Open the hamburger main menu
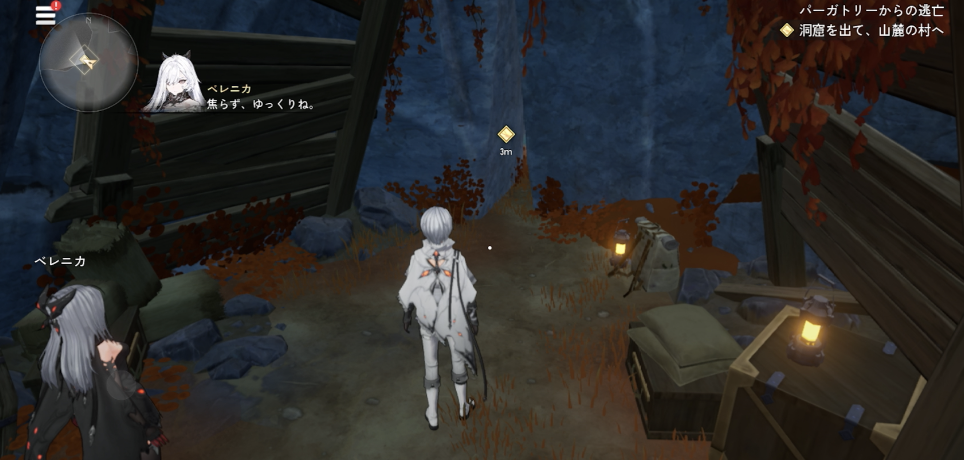 click(45, 14)
